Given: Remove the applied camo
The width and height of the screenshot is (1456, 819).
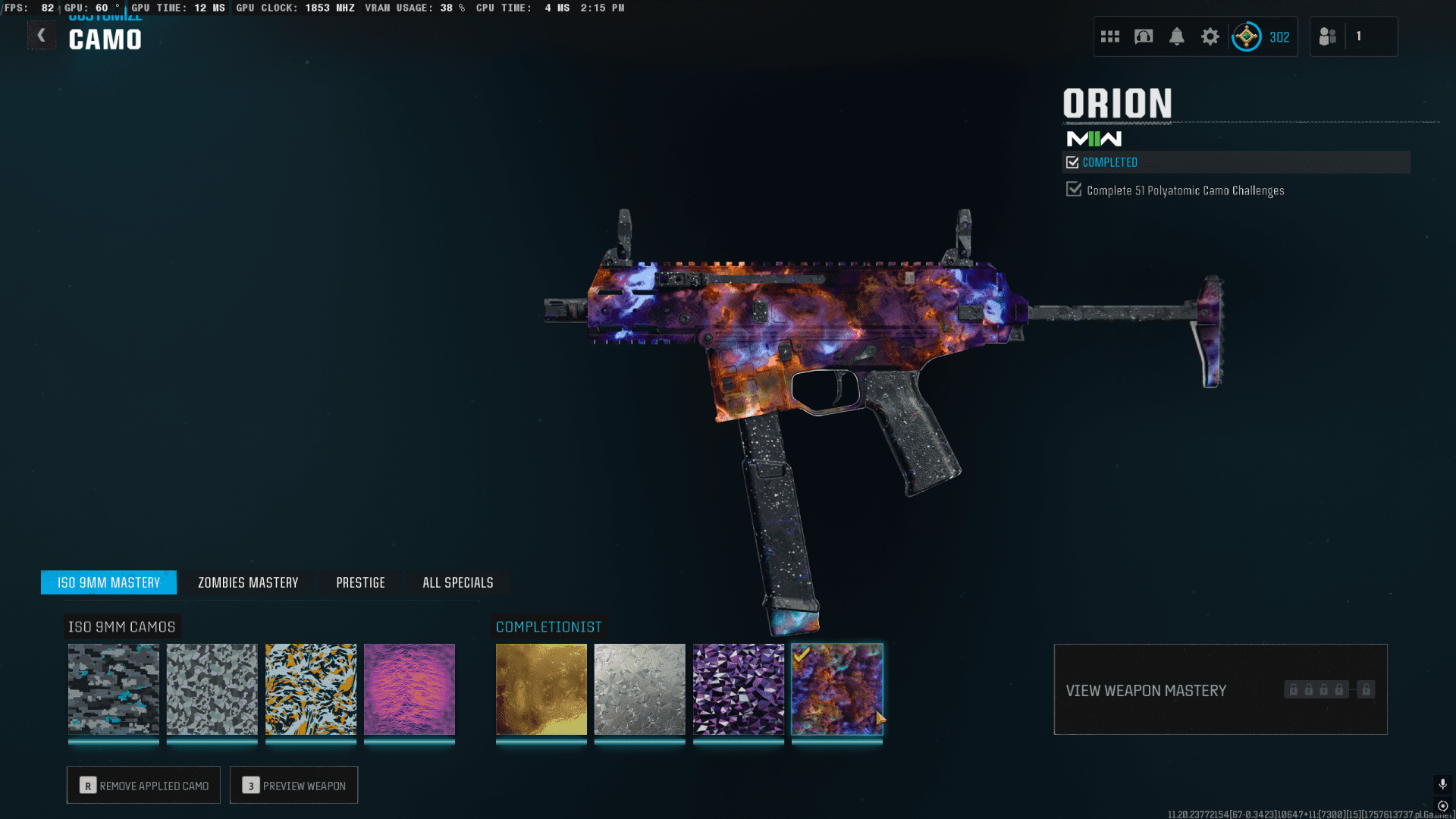Looking at the screenshot, I should pos(143,785).
